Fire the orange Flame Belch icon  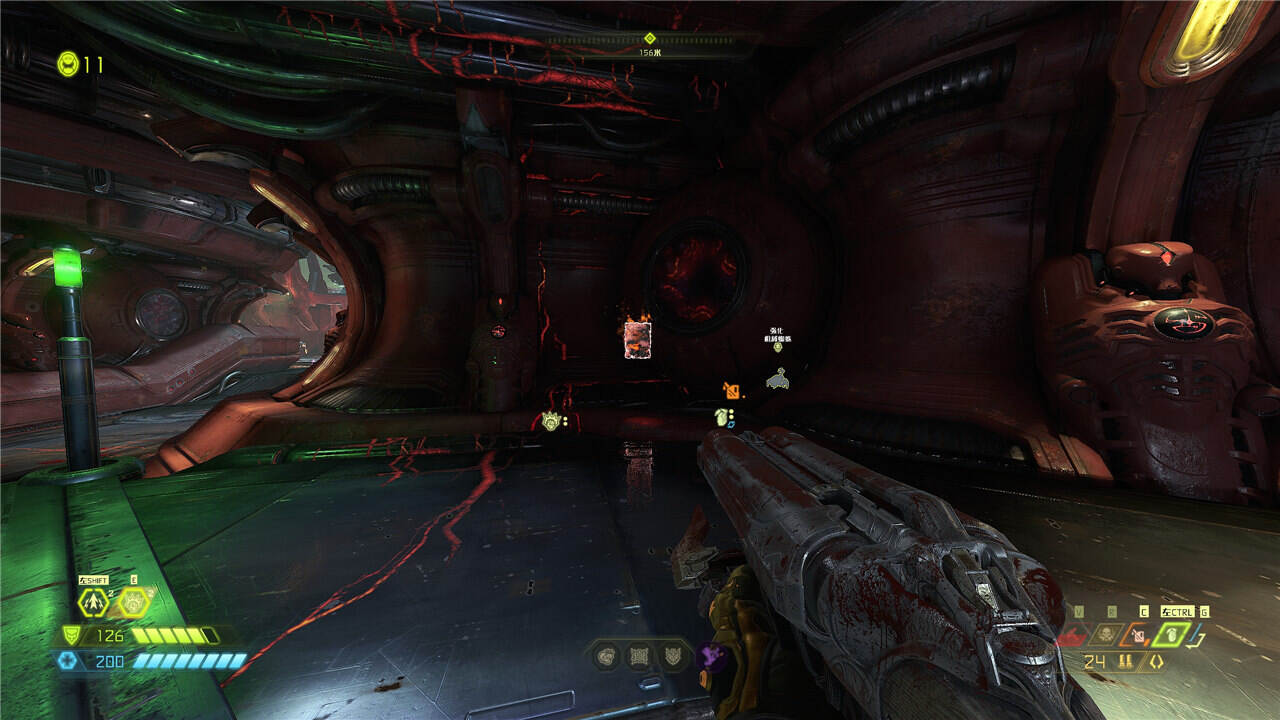(1138, 634)
